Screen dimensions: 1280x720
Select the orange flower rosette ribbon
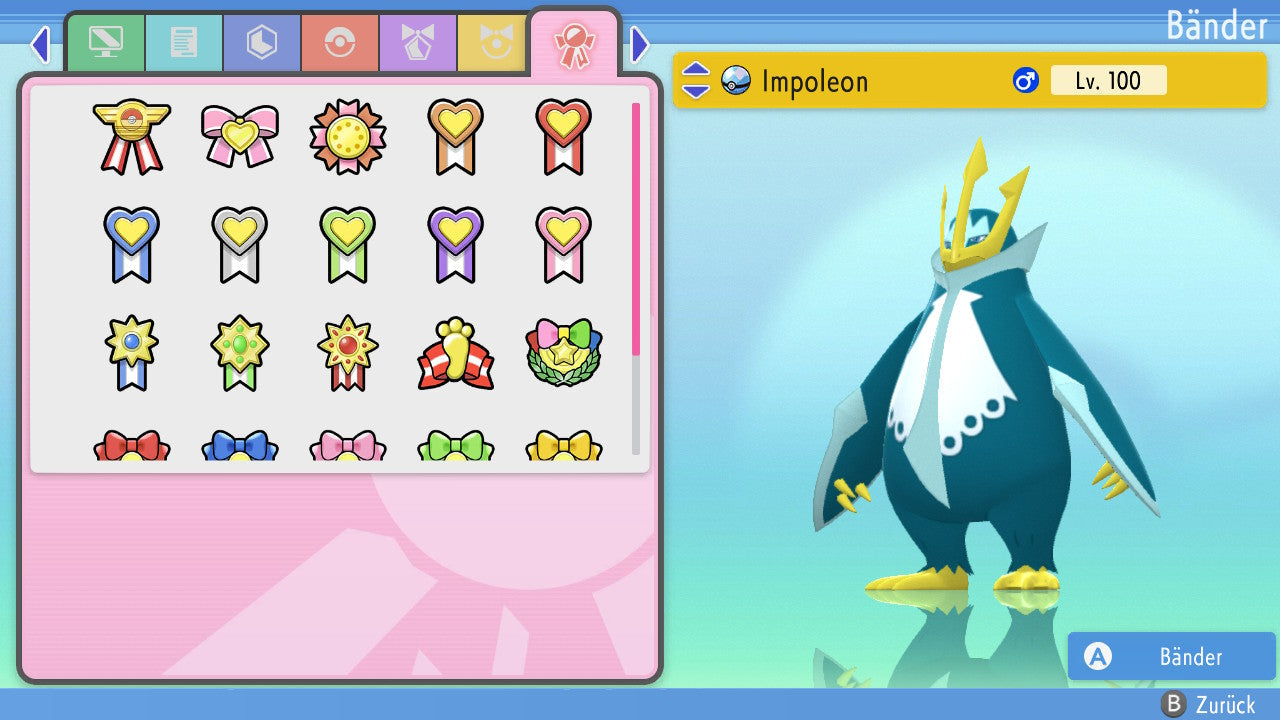point(347,137)
